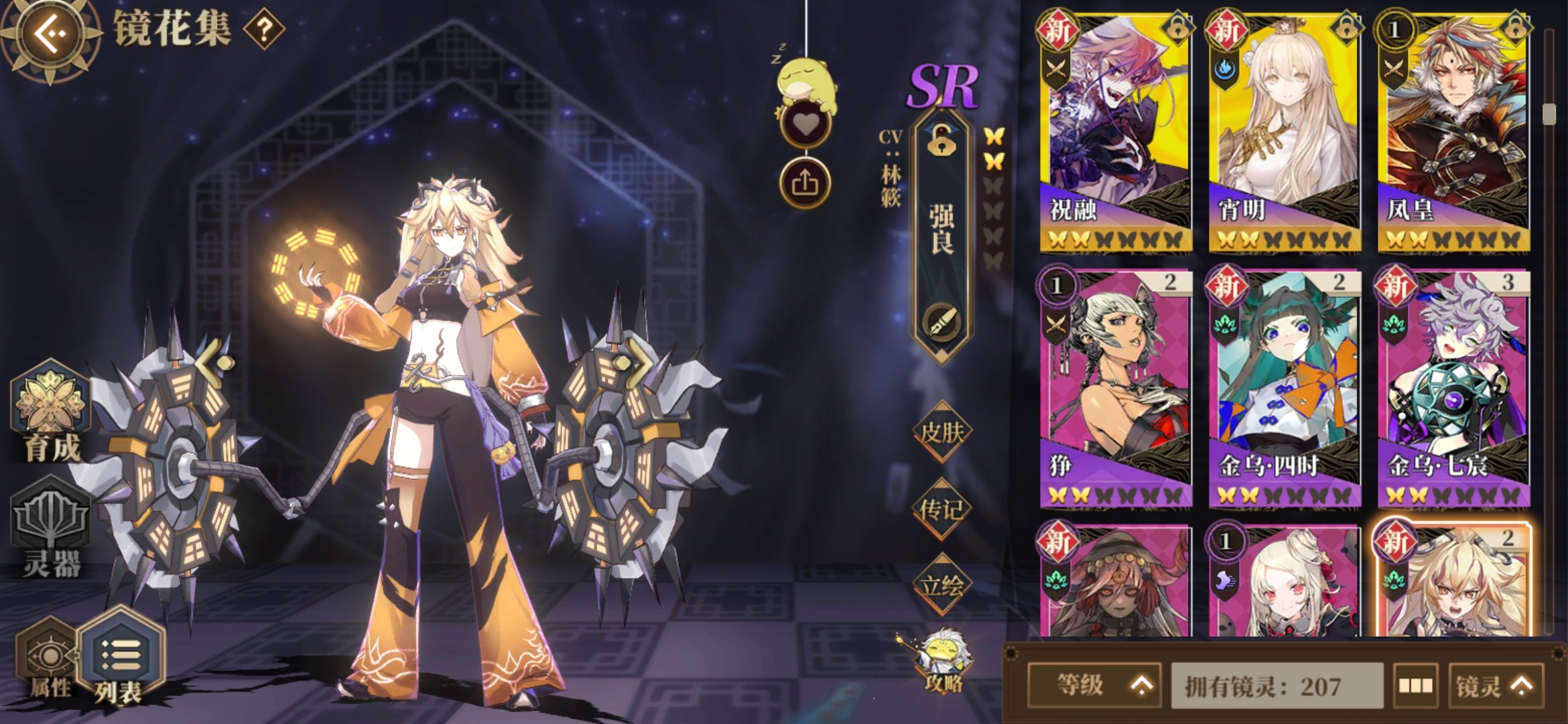1568x724 pixels.
Task: Open the question mark help icon
Action: coord(264,29)
